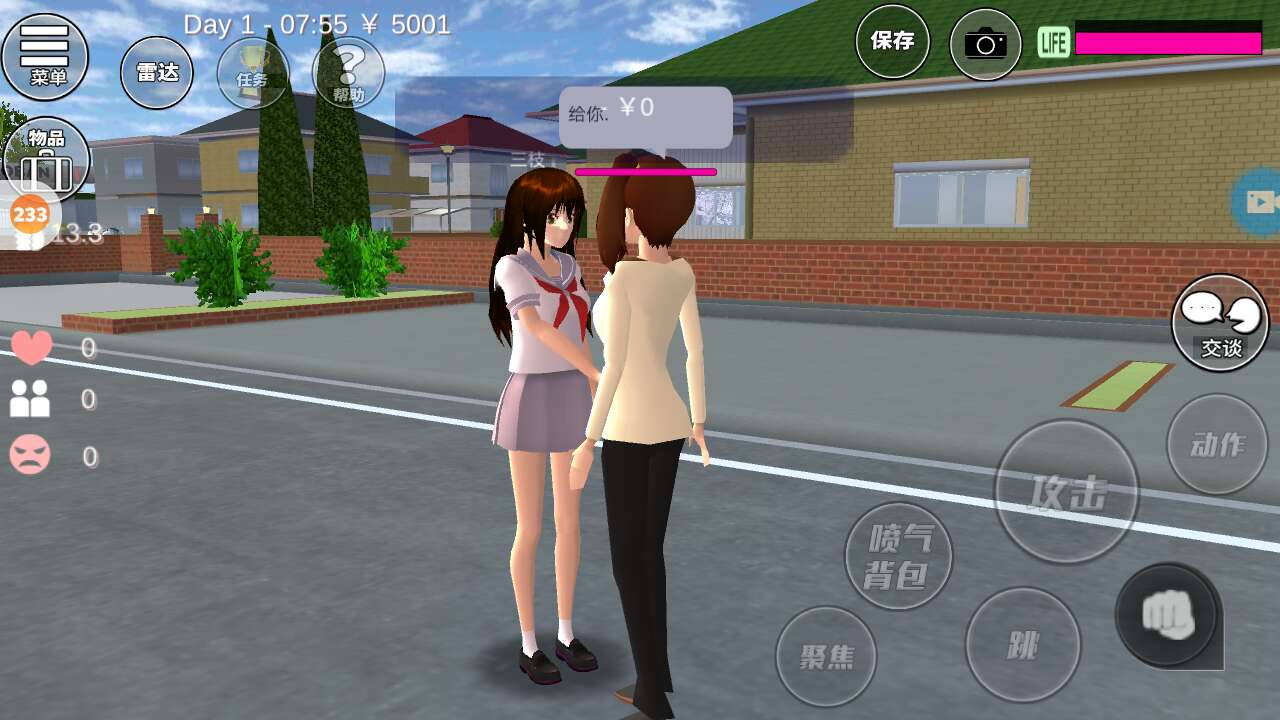Show the 任务 trophy tasks
The width and height of the screenshot is (1280, 720).
[x=253, y=73]
